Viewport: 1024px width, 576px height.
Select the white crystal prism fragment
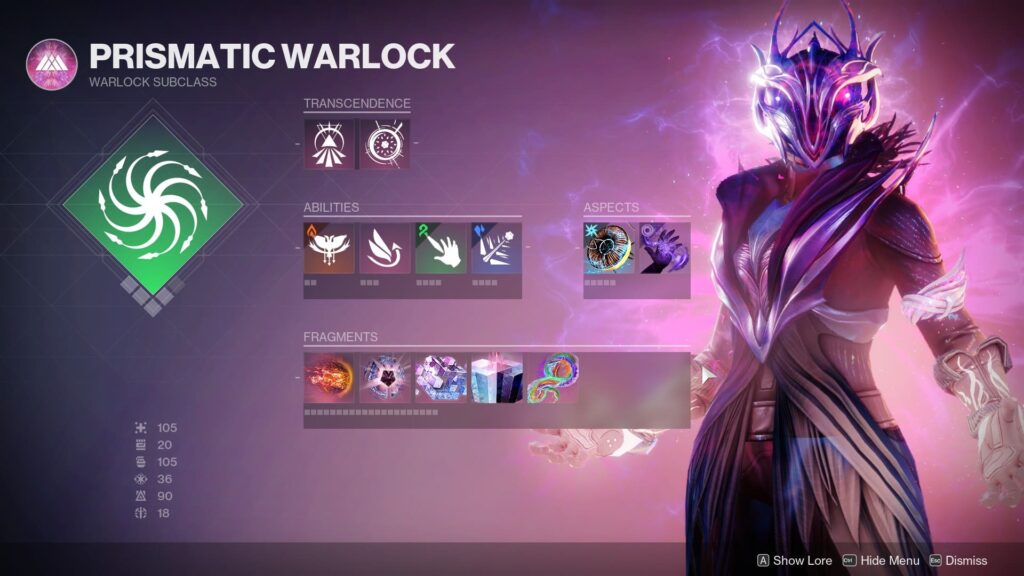click(x=497, y=378)
